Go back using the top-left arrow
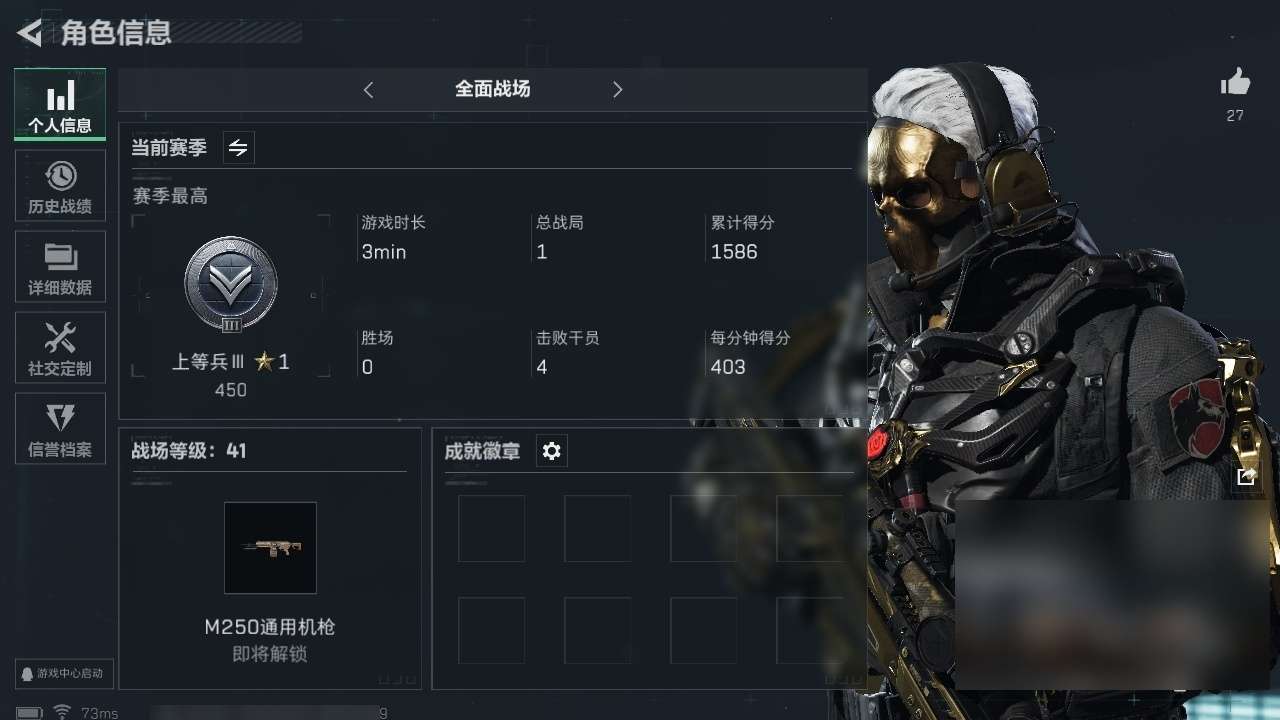 tap(29, 33)
